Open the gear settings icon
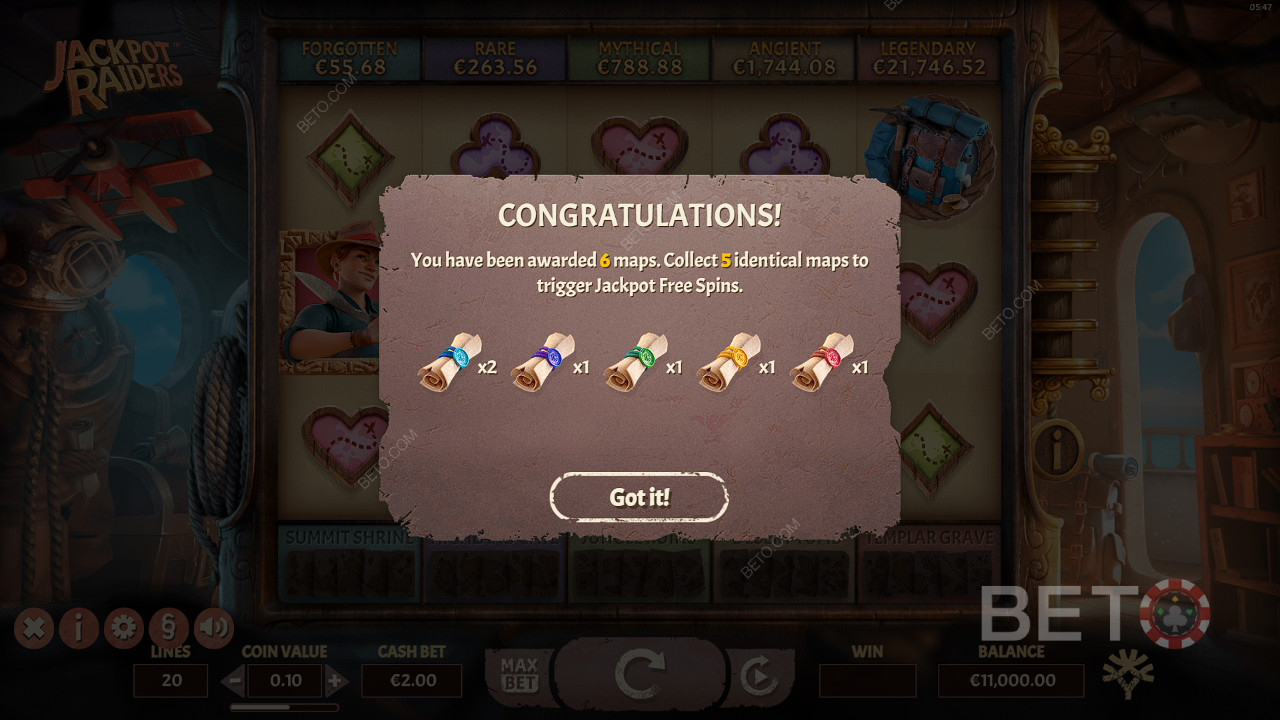The height and width of the screenshot is (720, 1280). (123, 628)
